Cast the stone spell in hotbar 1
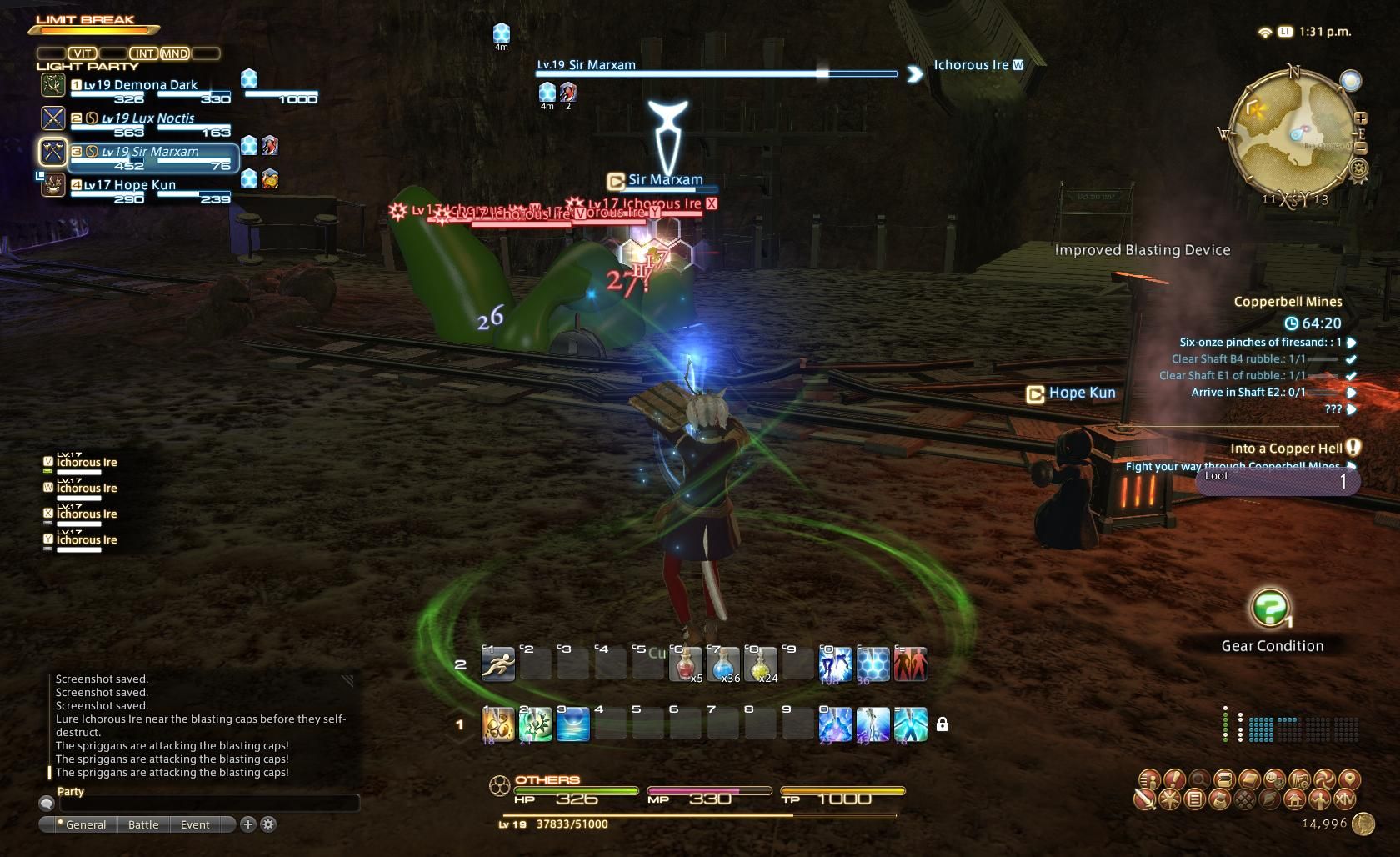The height and width of the screenshot is (857, 1400). 498,724
